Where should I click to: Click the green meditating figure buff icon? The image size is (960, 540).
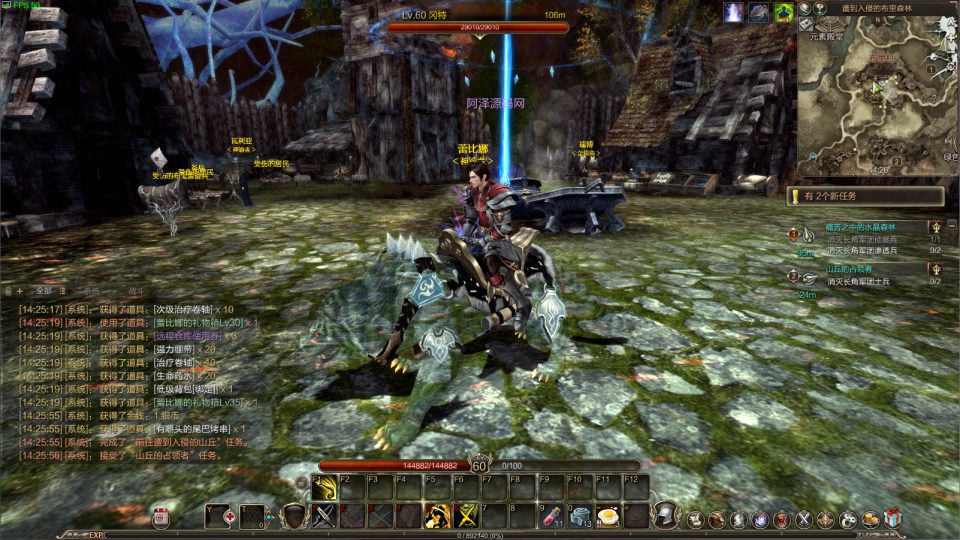click(784, 12)
